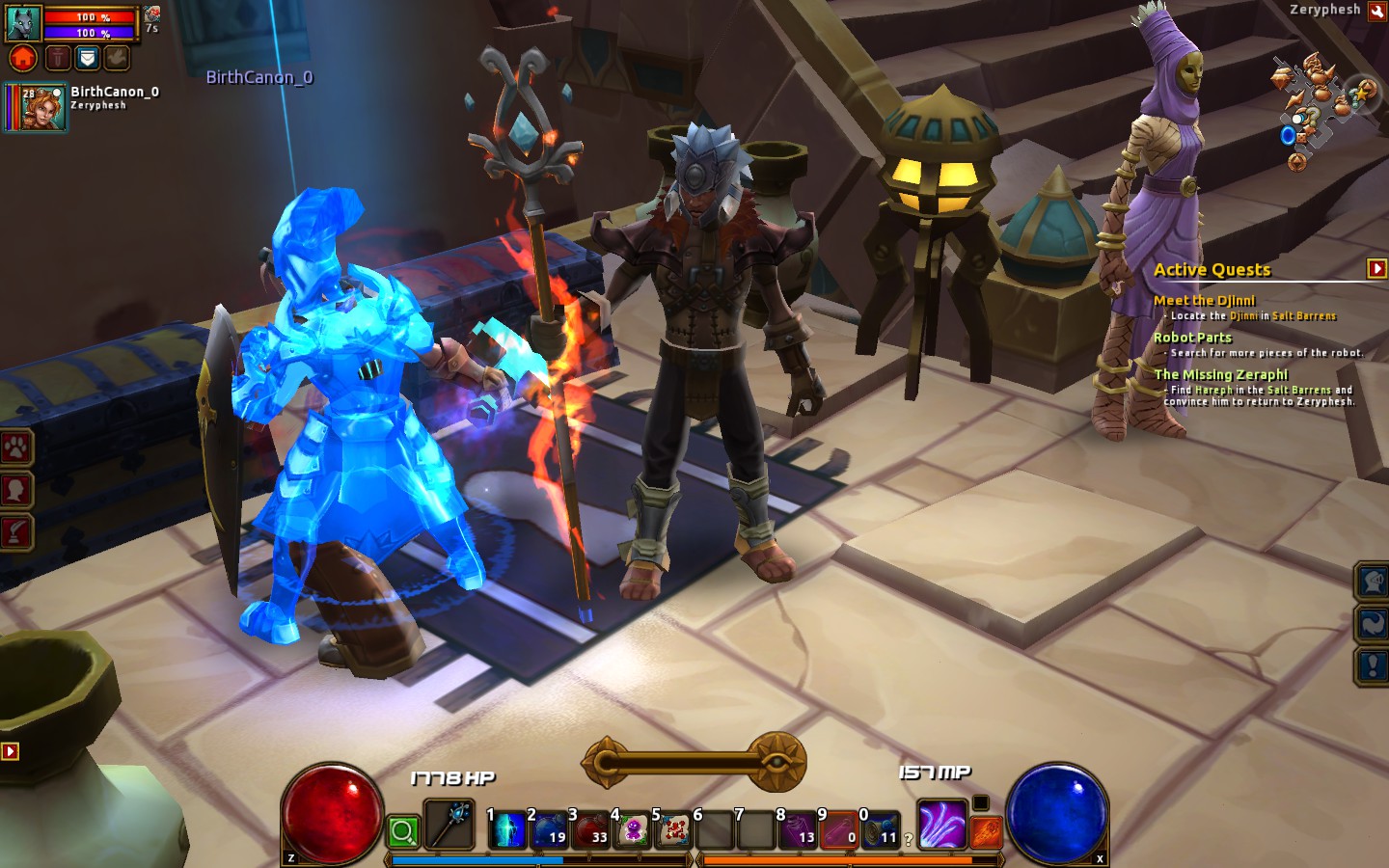Send pet to town with house button

(x=23, y=59)
